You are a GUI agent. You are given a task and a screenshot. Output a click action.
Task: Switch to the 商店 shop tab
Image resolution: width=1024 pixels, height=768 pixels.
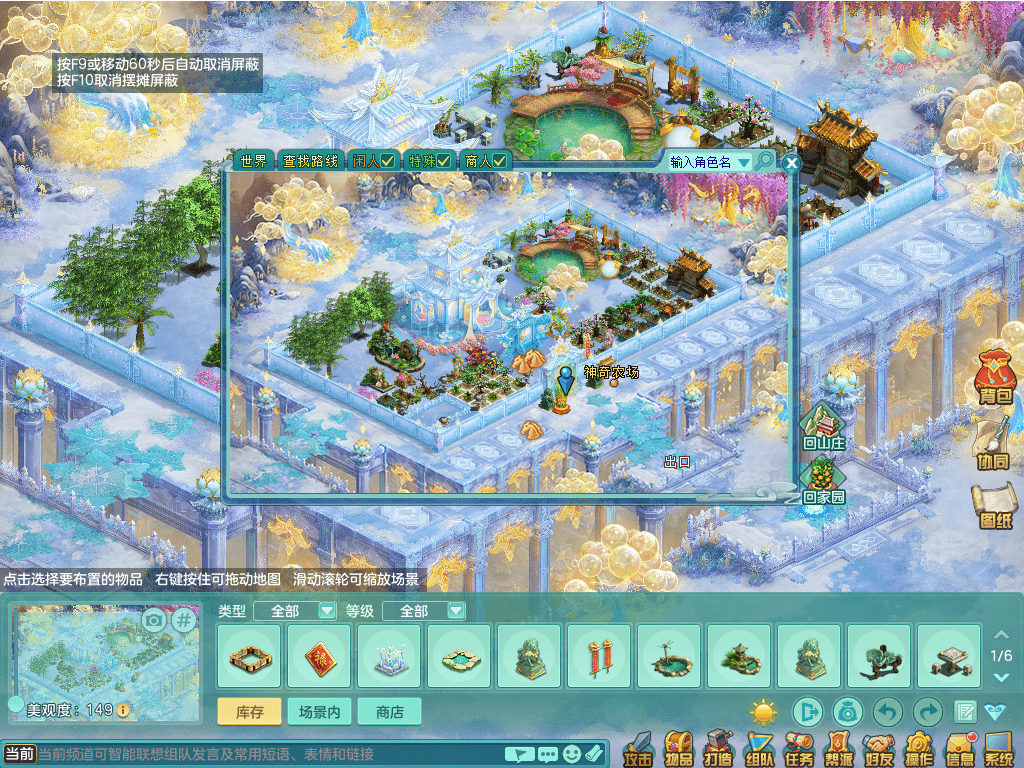[x=389, y=712]
